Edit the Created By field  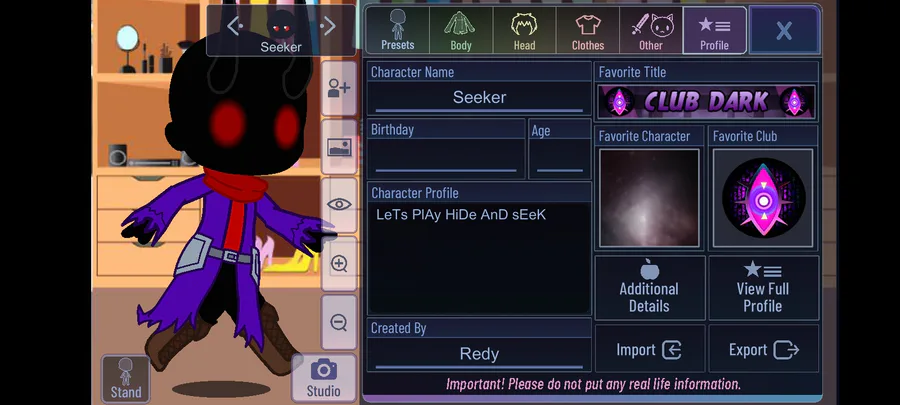click(479, 353)
